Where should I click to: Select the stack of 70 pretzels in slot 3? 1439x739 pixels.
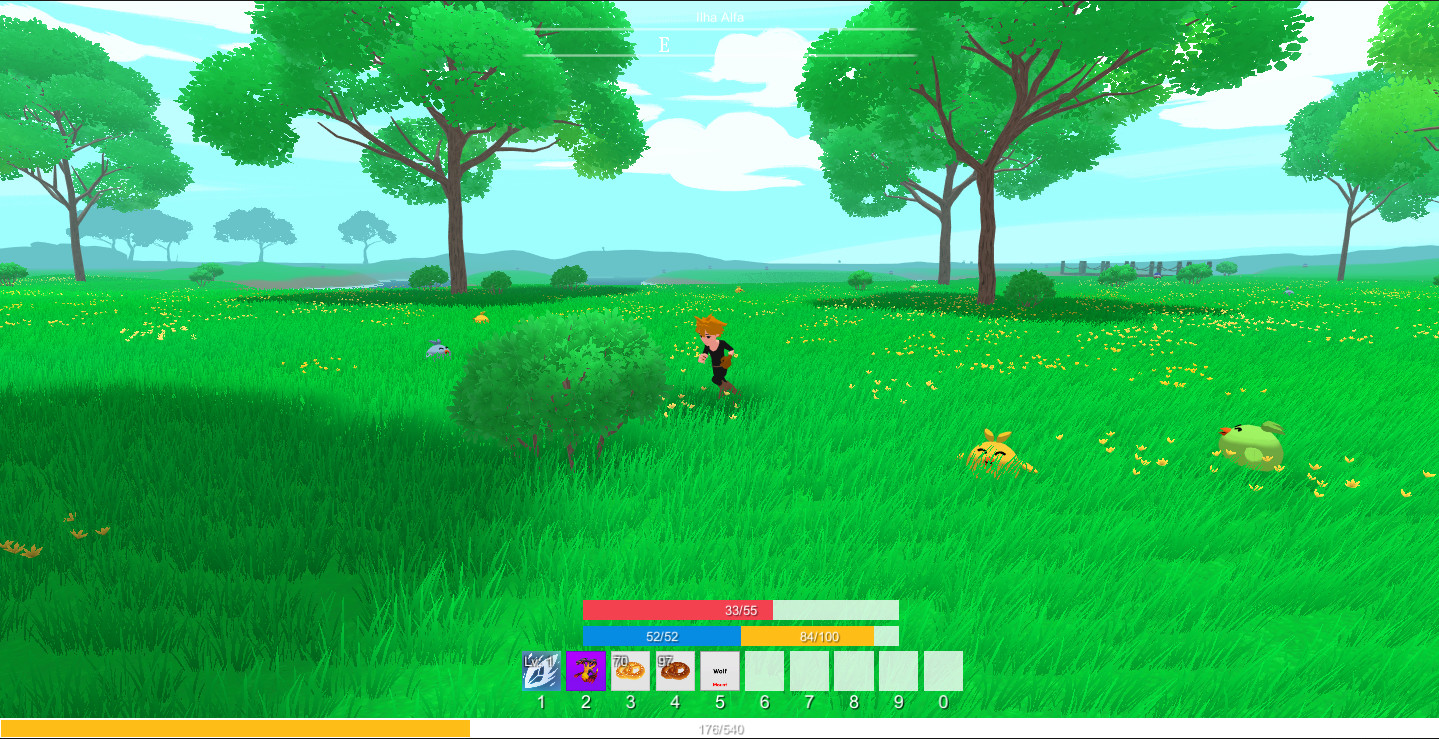click(x=628, y=671)
